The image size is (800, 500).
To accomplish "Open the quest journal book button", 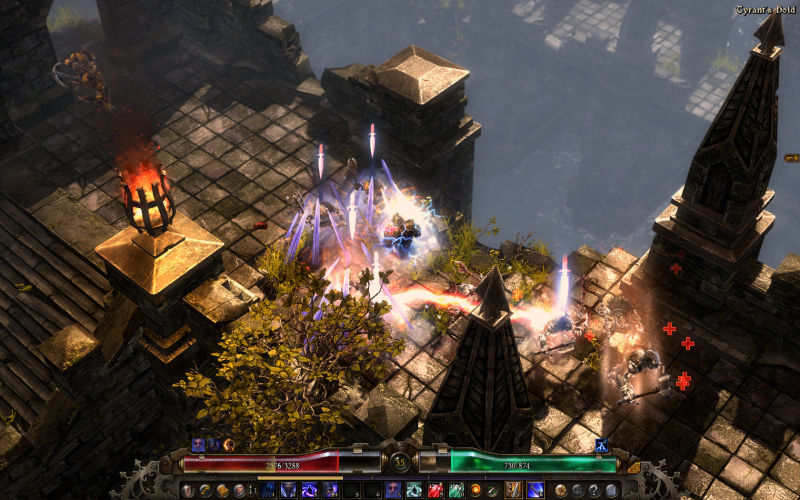I will pos(222,489).
